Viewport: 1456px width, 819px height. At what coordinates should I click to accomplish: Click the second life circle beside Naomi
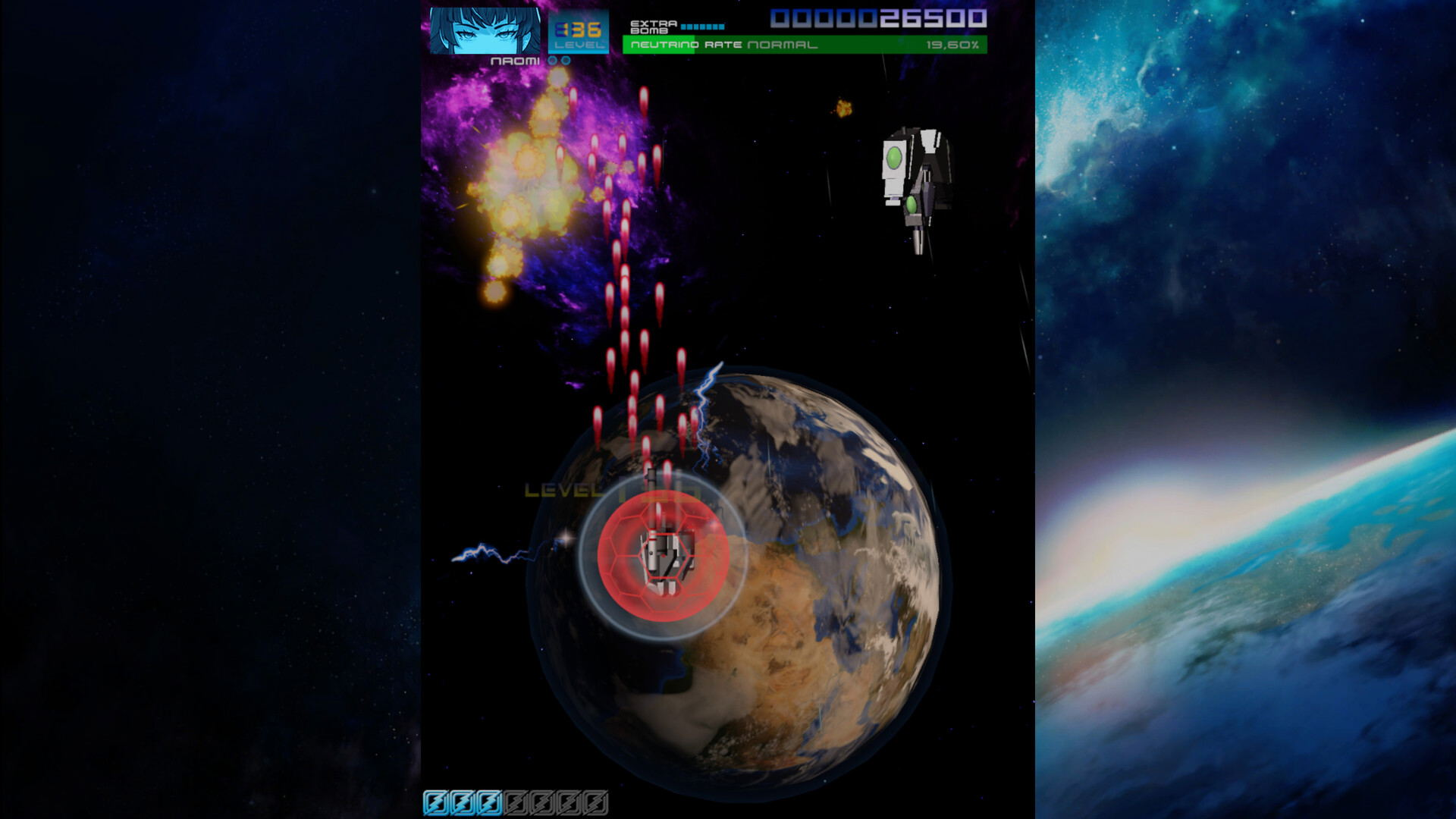pyautogui.click(x=566, y=61)
